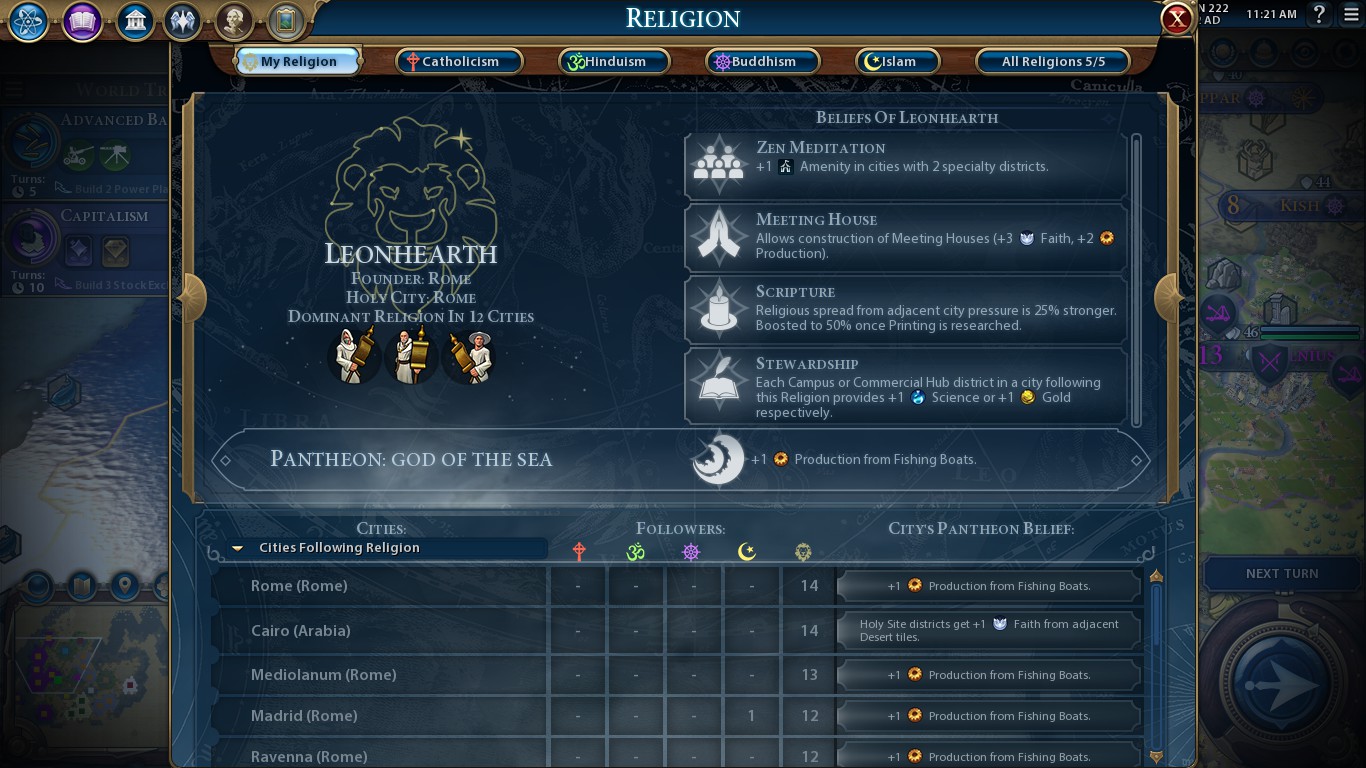Click the right side panel arrow
This screenshot has height=768, width=1366.
tap(1167, 297)
